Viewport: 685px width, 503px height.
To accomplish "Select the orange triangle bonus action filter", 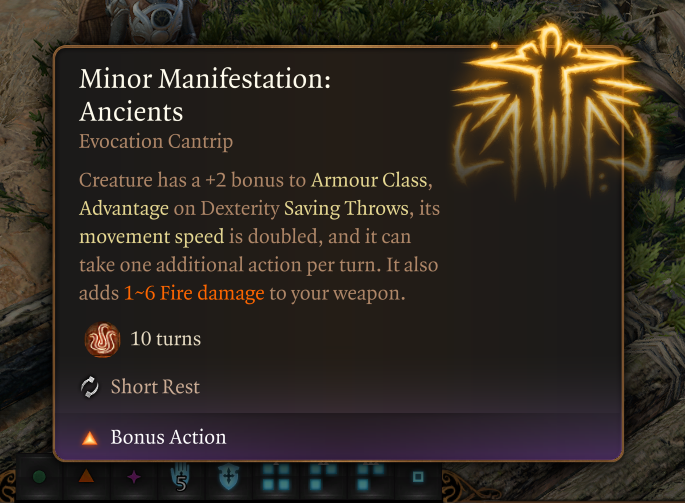I will coord(87,479).
